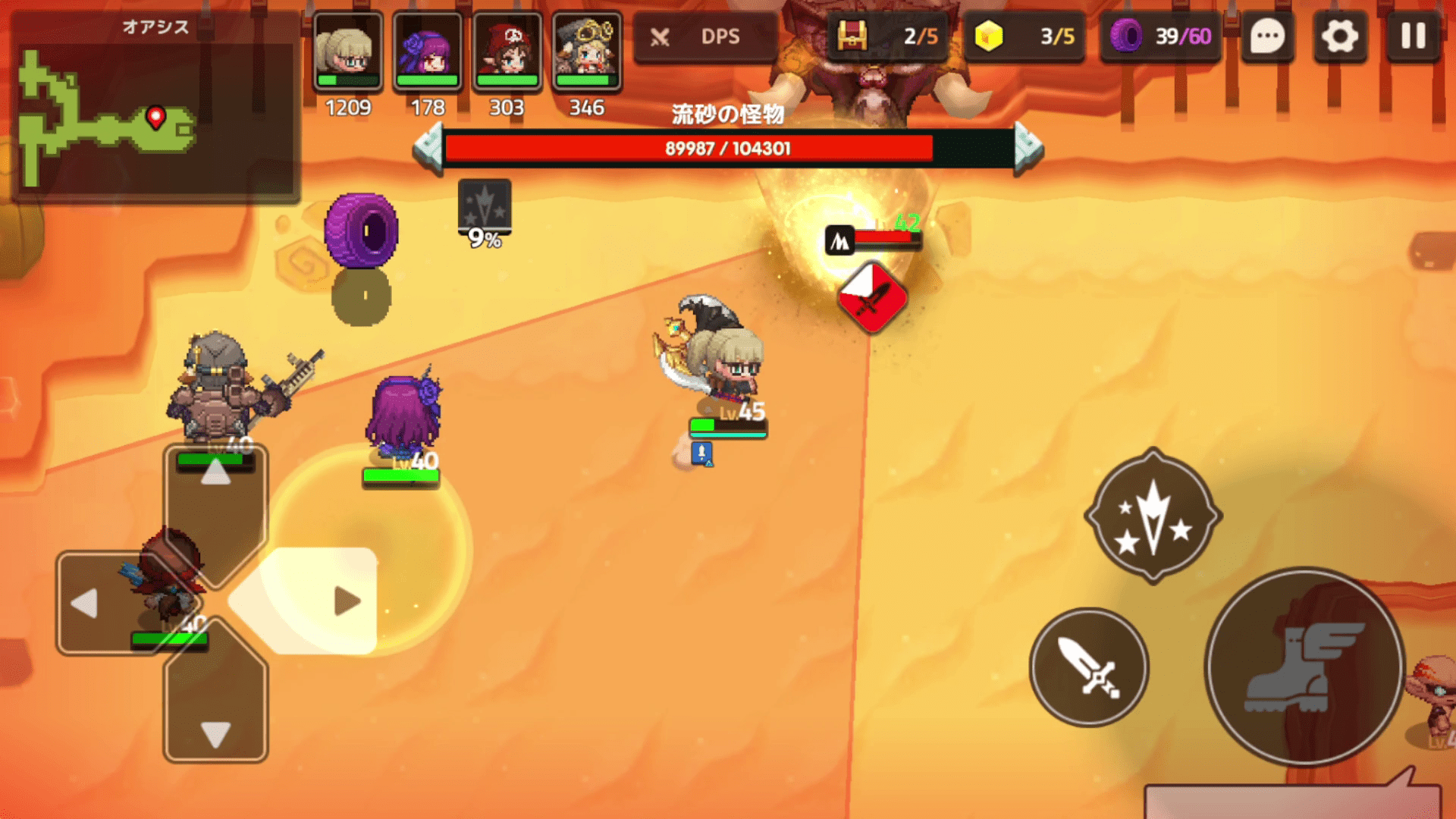
Task: Open the chat speech bubble
Action: (x=1267, y=36)
